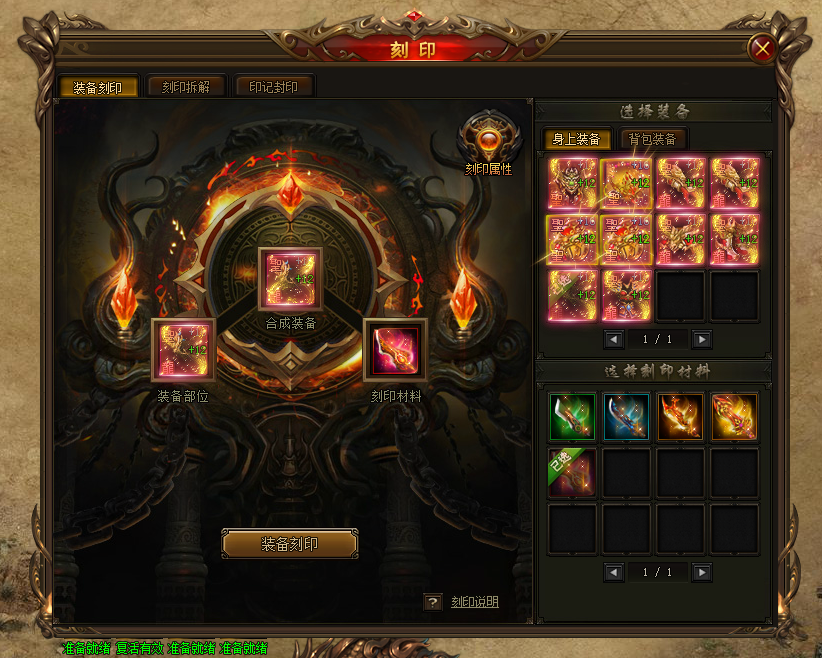
Task: Select the 装备刻印 tab
Action: pyautogui.click(x=98, y=87)
